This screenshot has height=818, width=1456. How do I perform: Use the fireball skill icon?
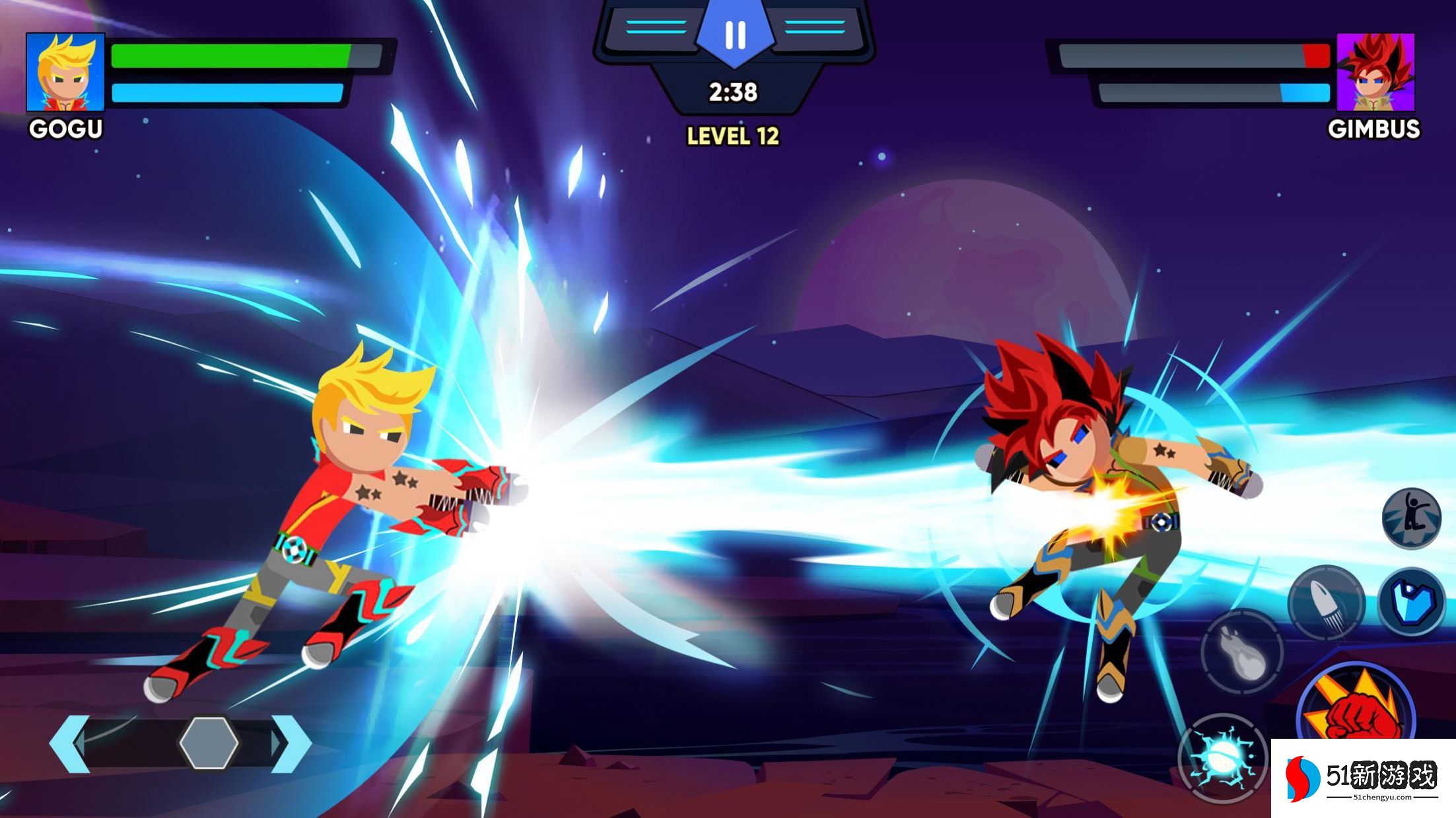pyautogui.click(x=1241, y=652)
